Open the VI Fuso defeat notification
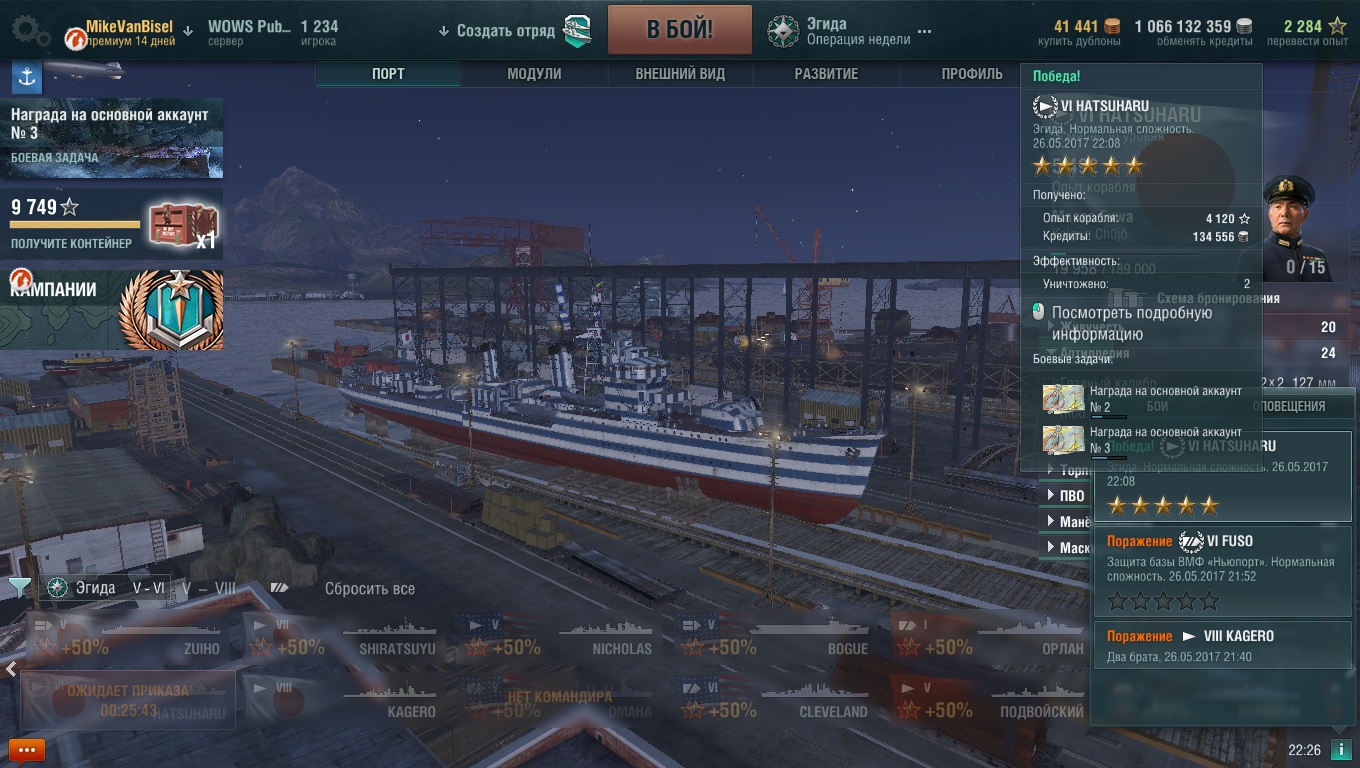This screenshot has width=1360, height=768. coord(1221,570)
